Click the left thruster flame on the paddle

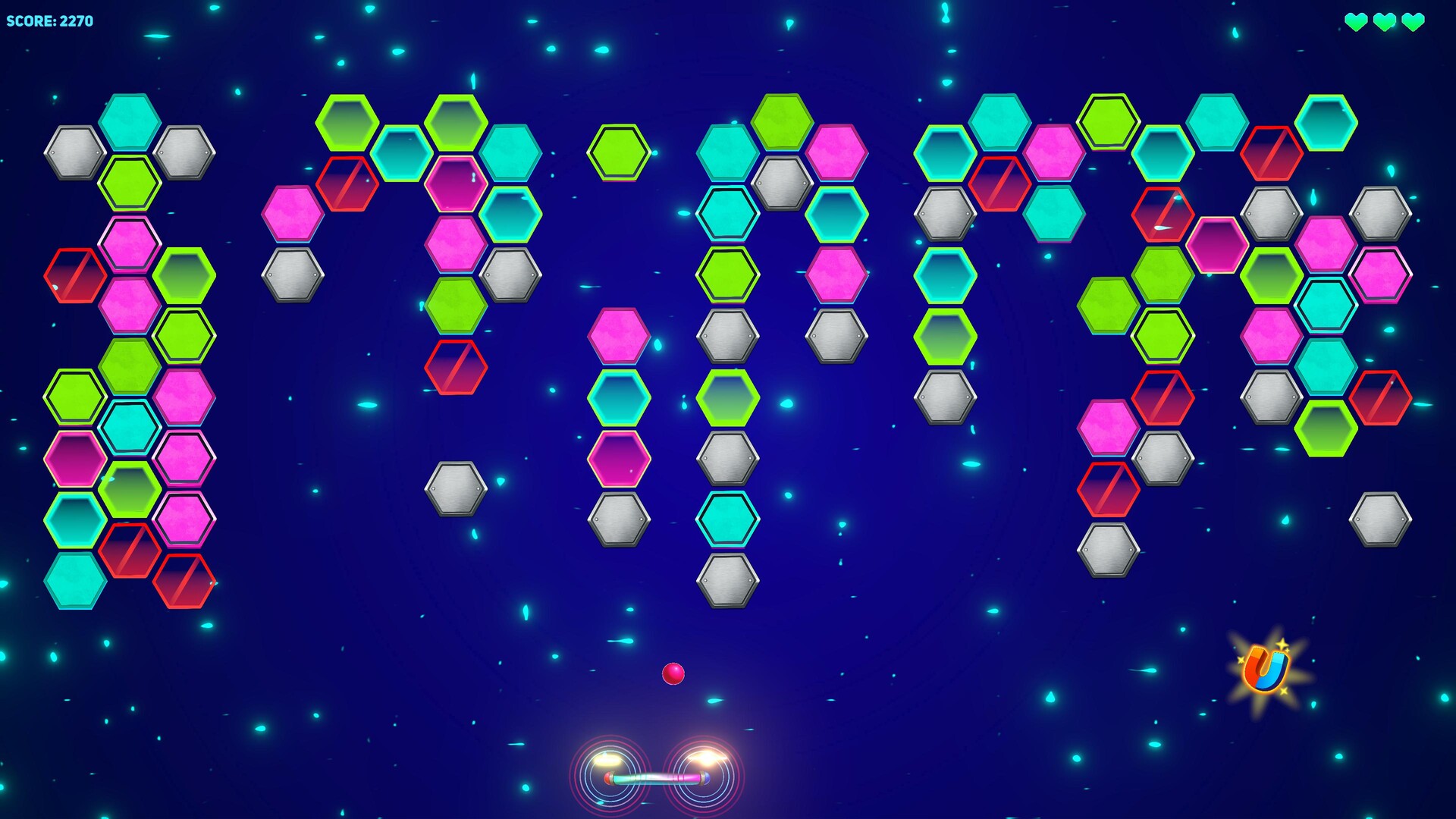tap(607, 761)
